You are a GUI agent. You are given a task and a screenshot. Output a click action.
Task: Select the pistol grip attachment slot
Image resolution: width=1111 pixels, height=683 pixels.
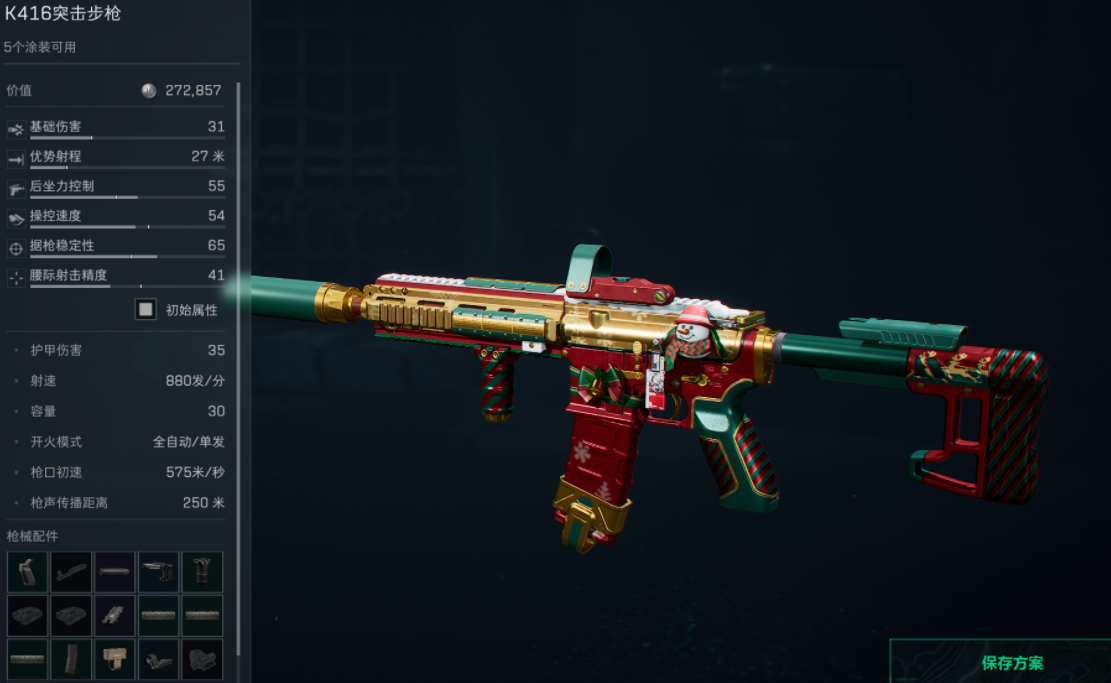coord(27,571)
